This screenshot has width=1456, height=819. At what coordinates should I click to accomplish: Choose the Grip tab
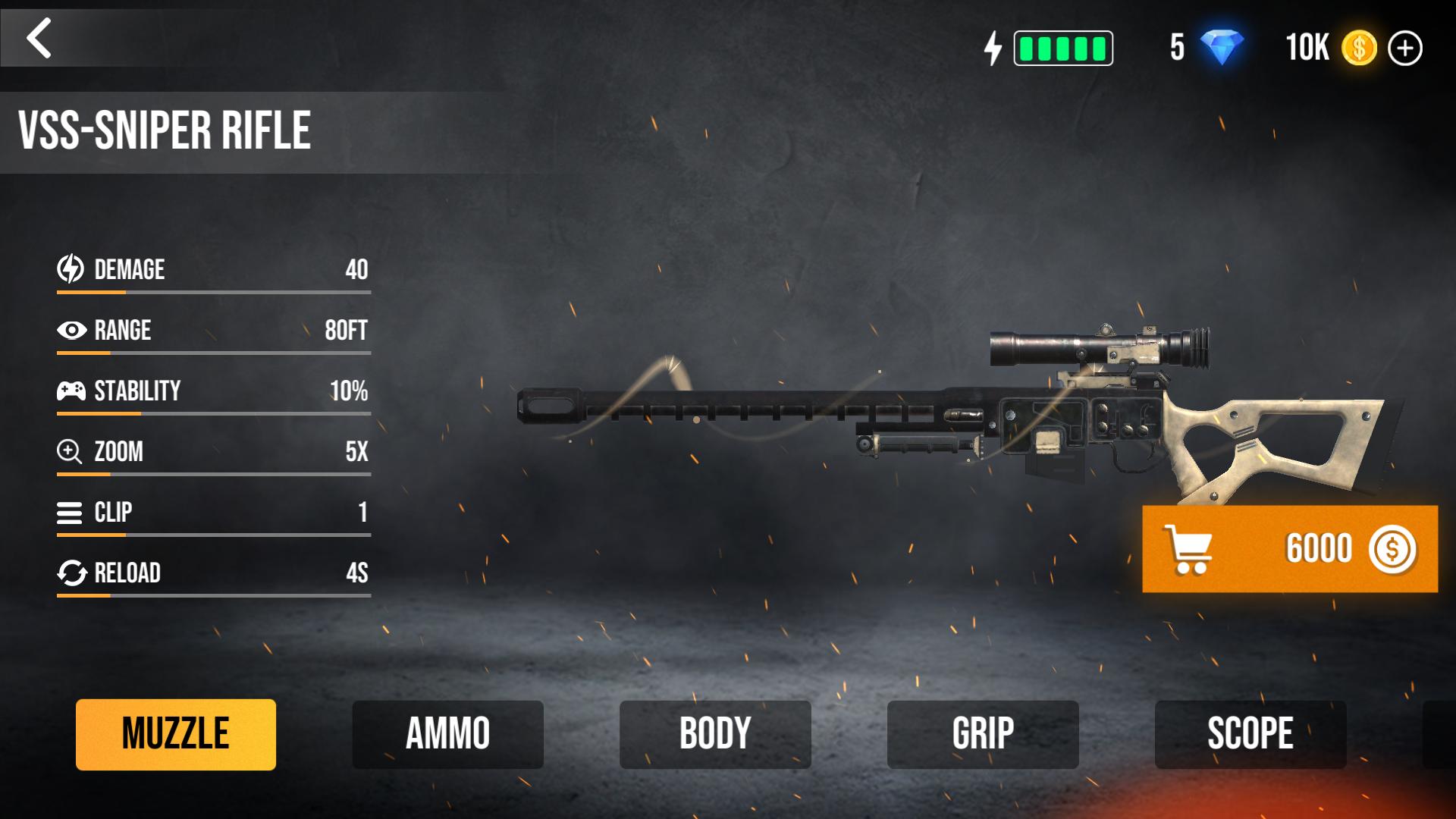coord(983,734)
